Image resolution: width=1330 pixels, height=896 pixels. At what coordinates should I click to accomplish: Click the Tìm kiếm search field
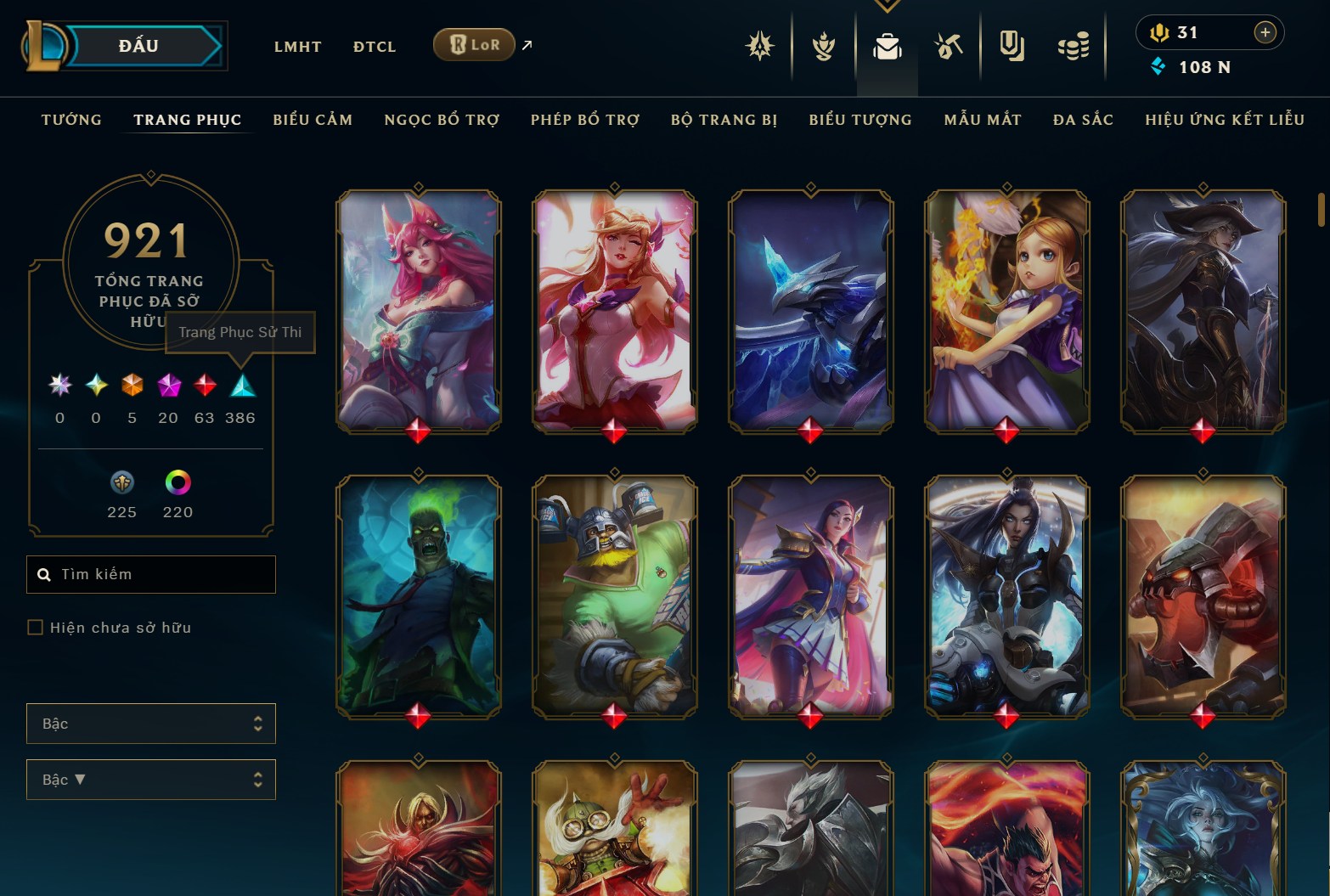click(x=151, y=574)
